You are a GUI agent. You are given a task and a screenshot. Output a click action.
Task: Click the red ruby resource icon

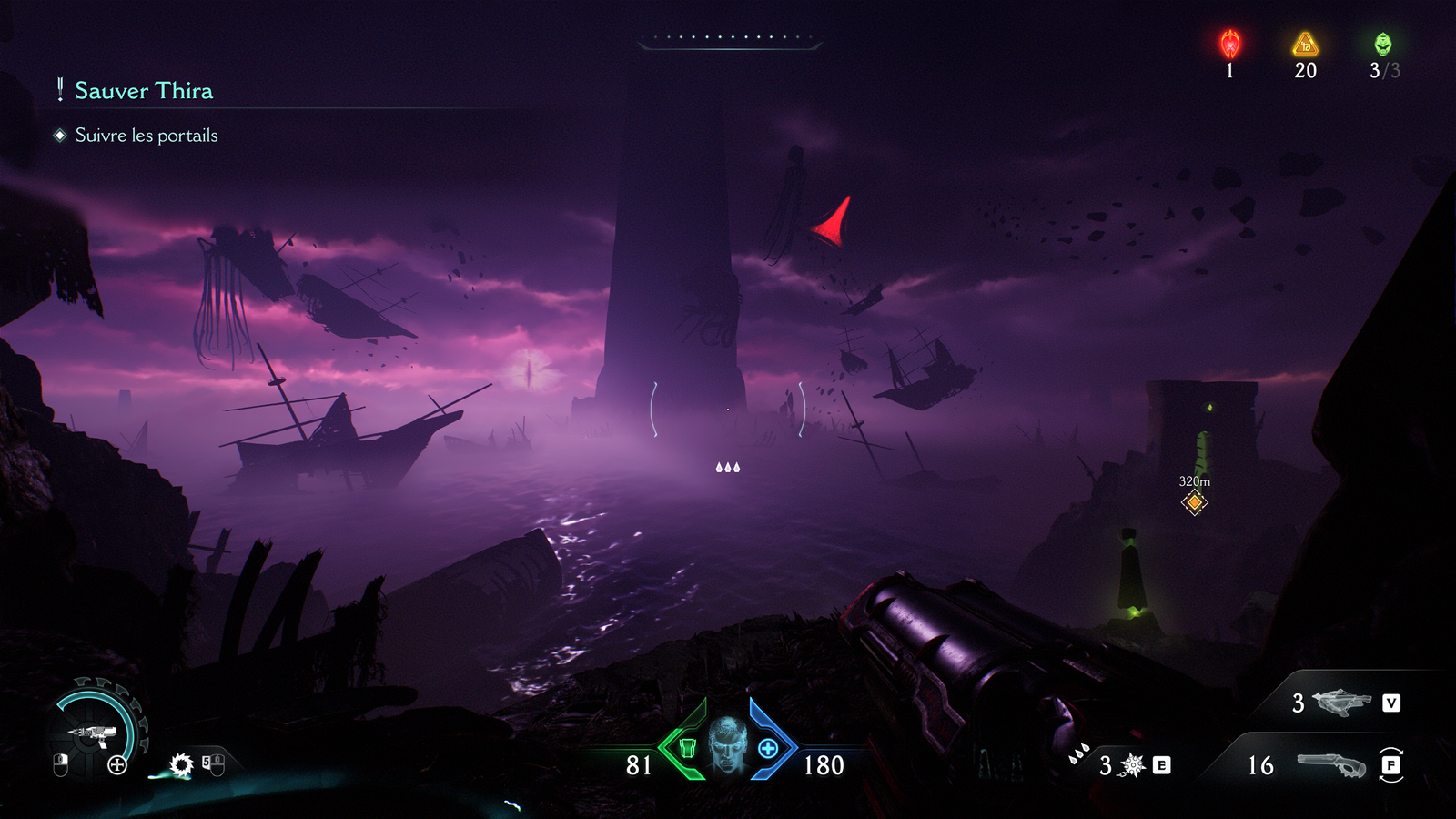[1230, 44]
